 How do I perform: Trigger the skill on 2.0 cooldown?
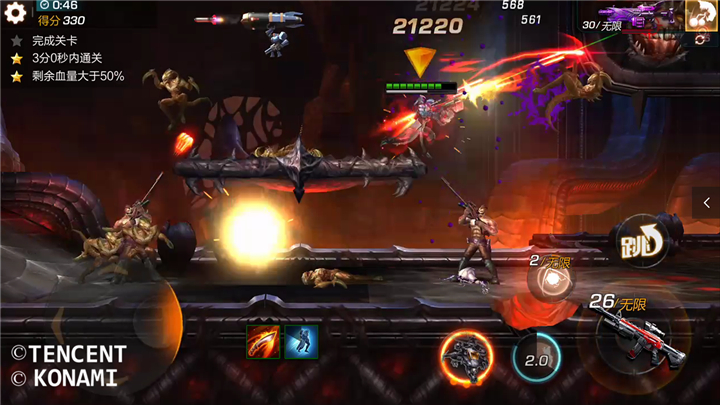click(x=537, y=357)
